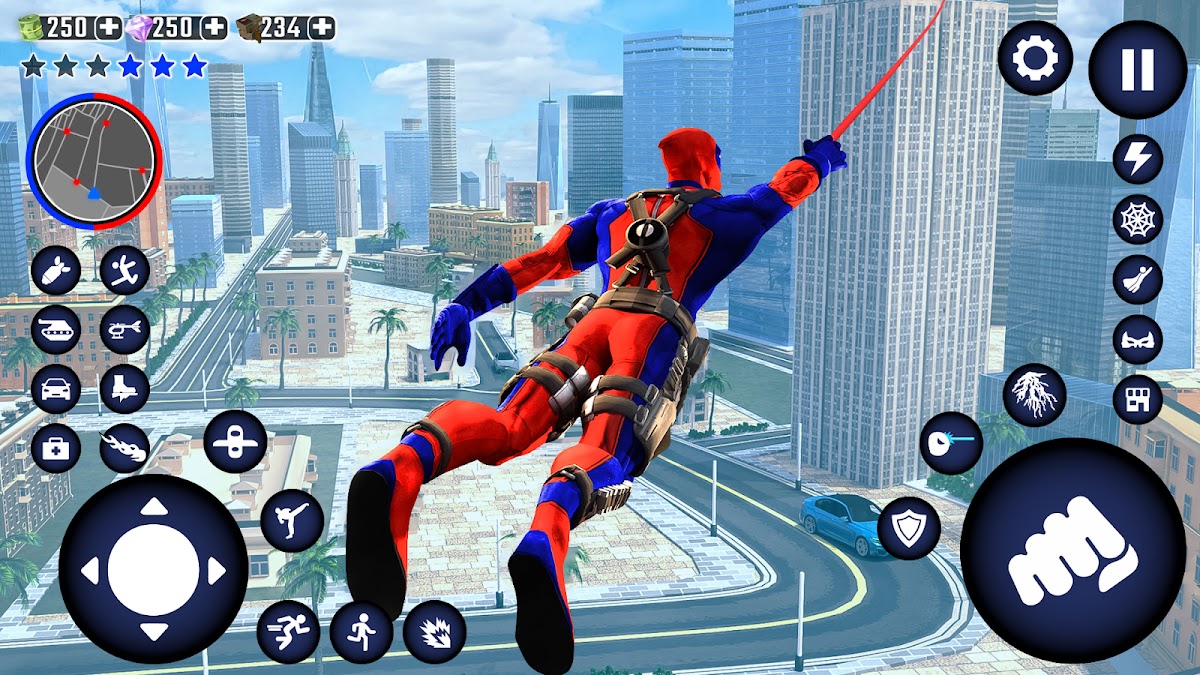Spawn the car vehicle

coord(56,389)
